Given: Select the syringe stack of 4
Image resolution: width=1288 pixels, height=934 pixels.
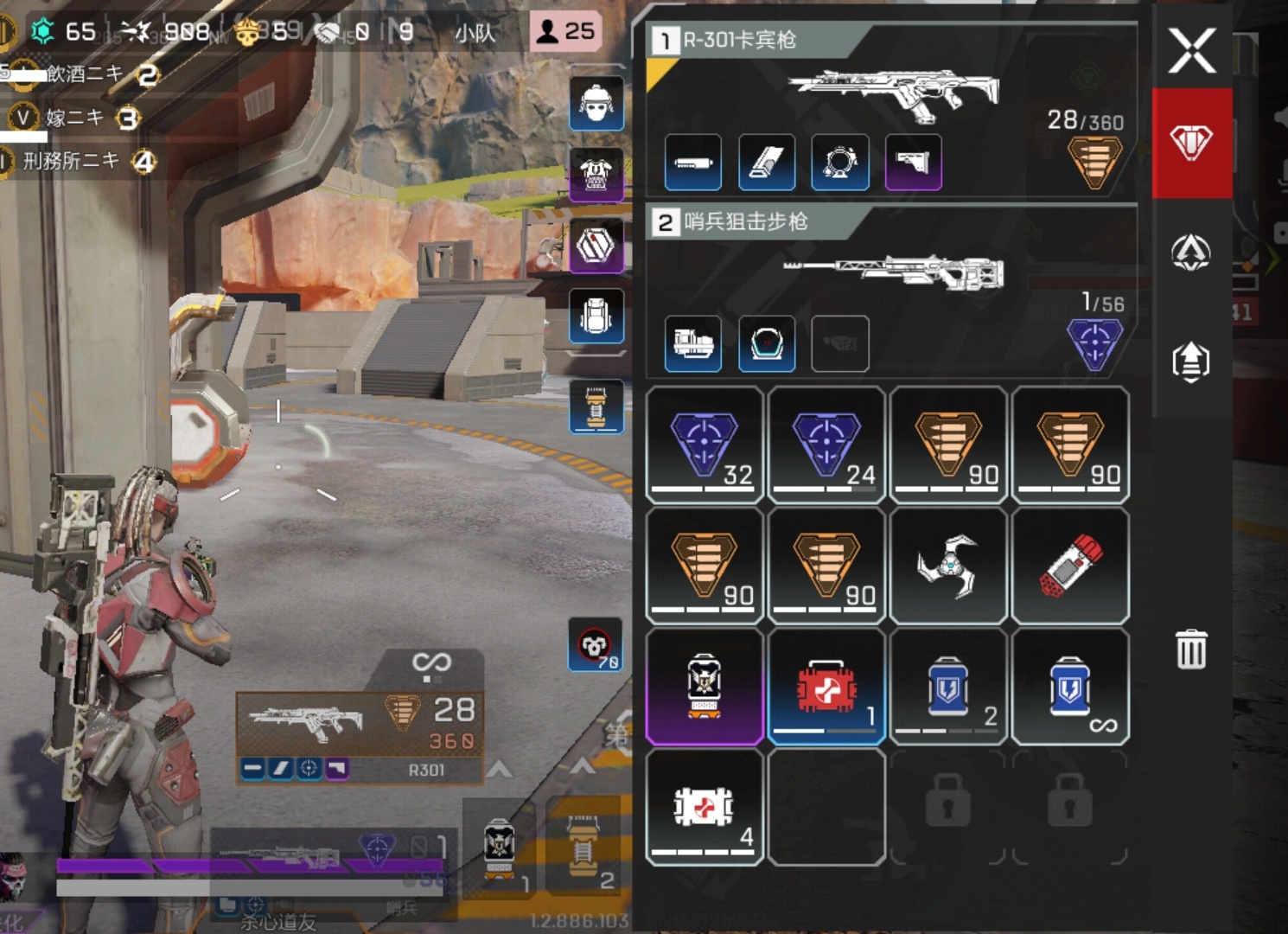Looking at the screenshot, I should [x=705, y=808].
